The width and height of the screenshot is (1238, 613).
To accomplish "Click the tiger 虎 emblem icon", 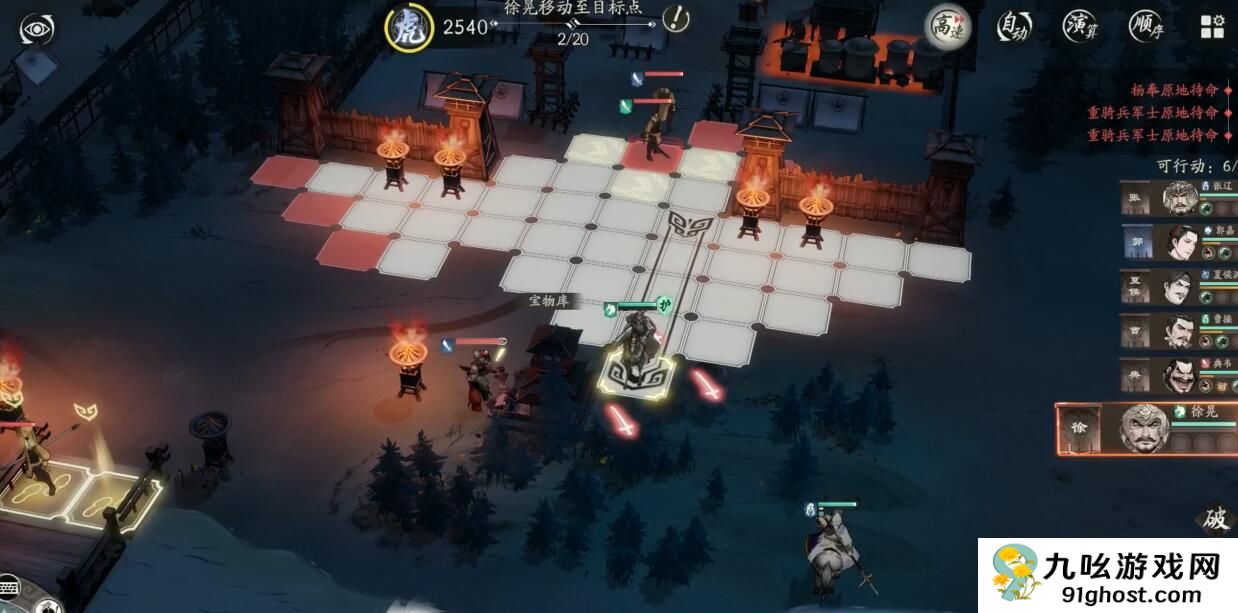I will pos(408,27).
